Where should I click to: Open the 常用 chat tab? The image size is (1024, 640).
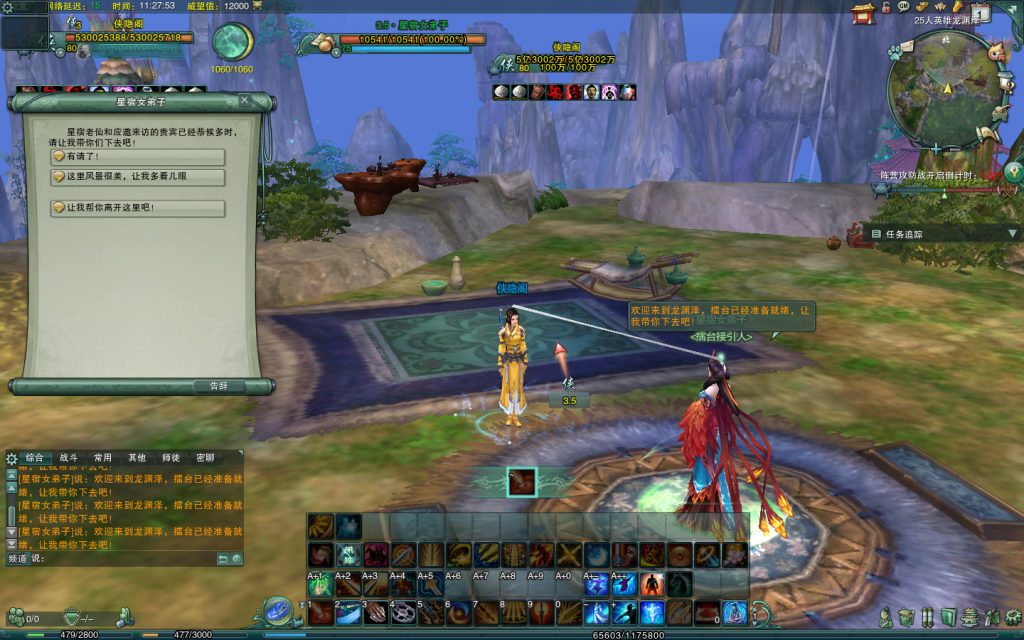[x=102, y=457]
